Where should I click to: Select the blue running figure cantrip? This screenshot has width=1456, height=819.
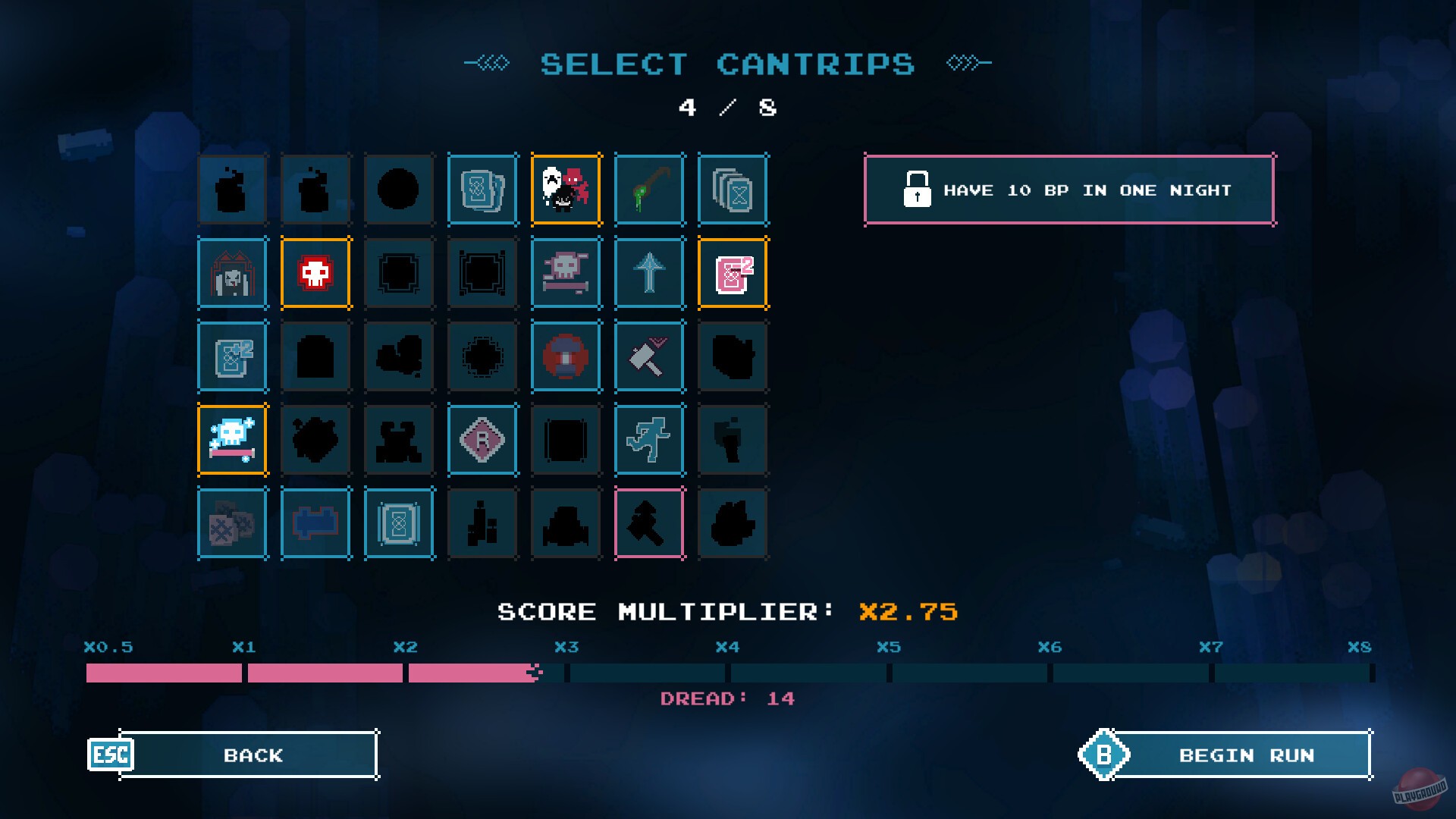(x=650, y=440)
